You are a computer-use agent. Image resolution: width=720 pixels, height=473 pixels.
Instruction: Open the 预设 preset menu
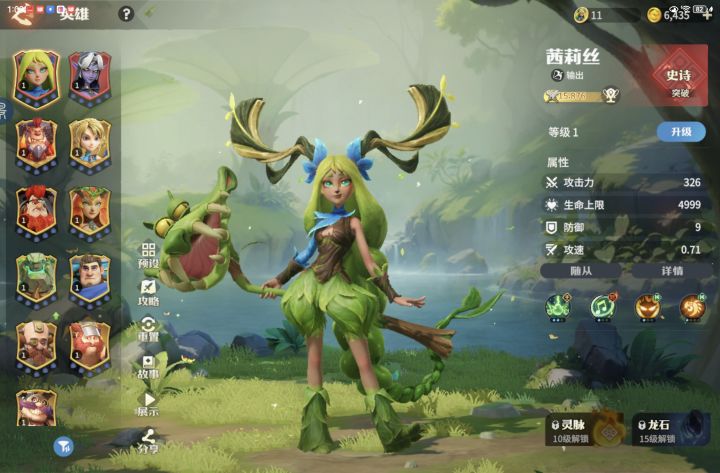(x=148, y=255)
